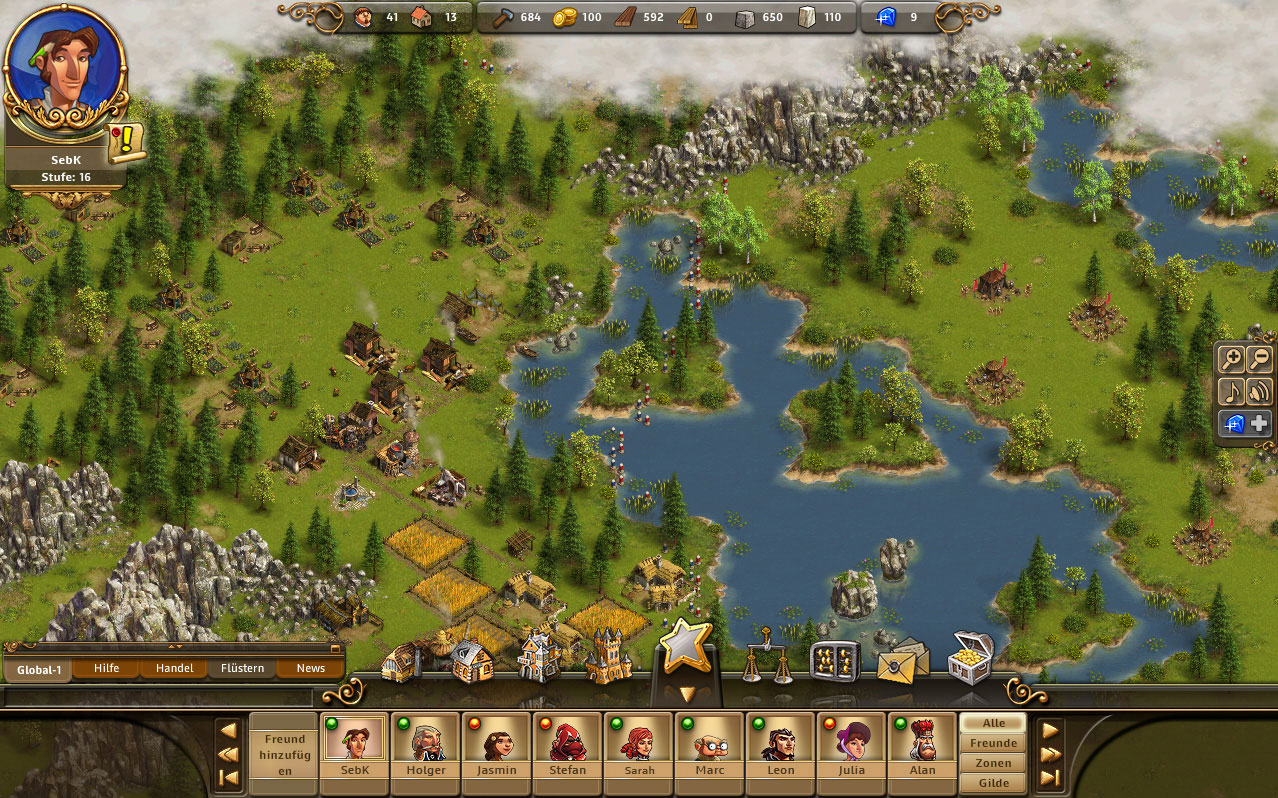Zoom in with the plus magnifier
This screenshot has height=798, width=1278.
[x=1232, y=360]
